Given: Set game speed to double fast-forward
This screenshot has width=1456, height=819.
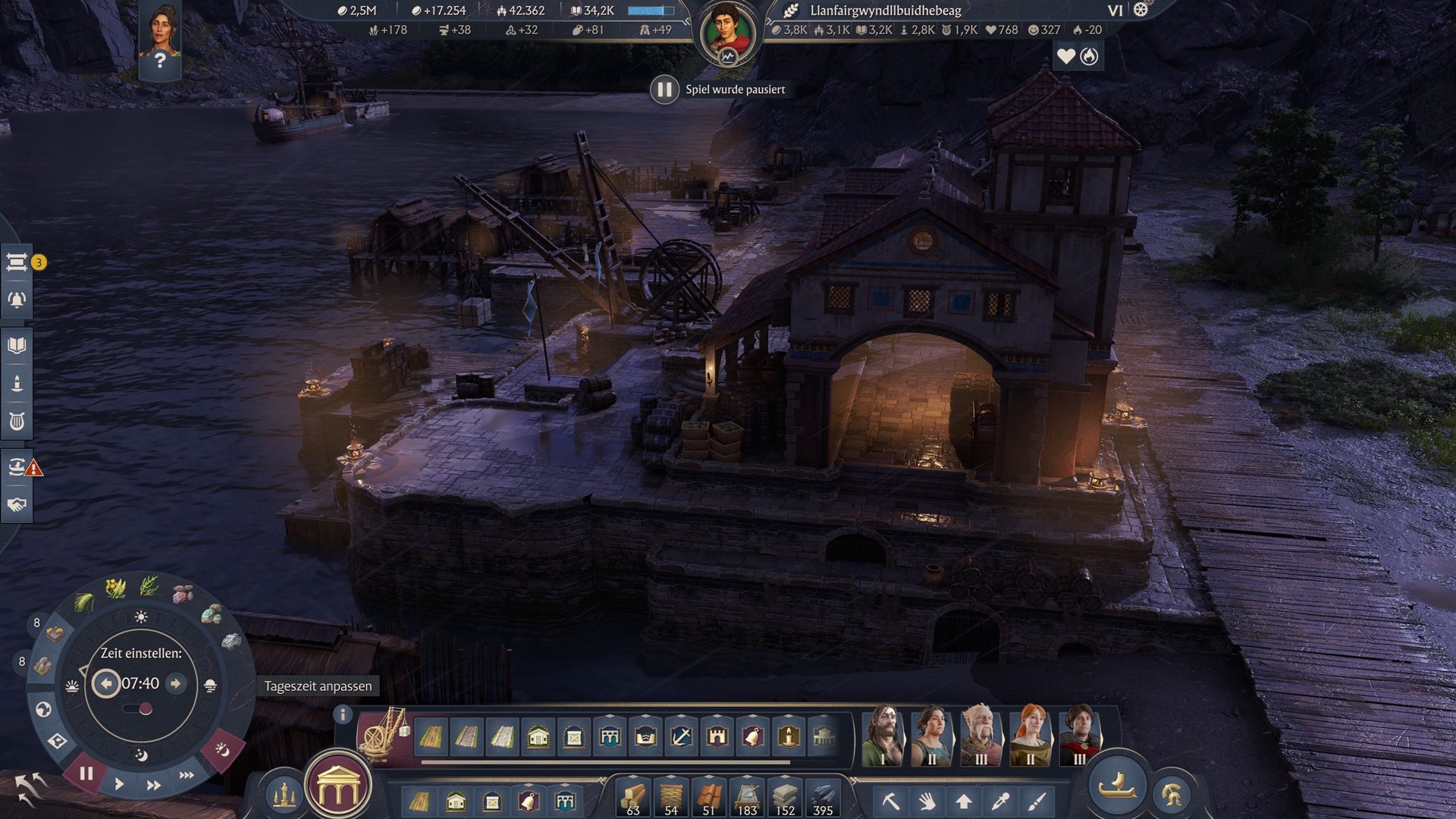Looking at the screenshot, I should pos(153,786).
